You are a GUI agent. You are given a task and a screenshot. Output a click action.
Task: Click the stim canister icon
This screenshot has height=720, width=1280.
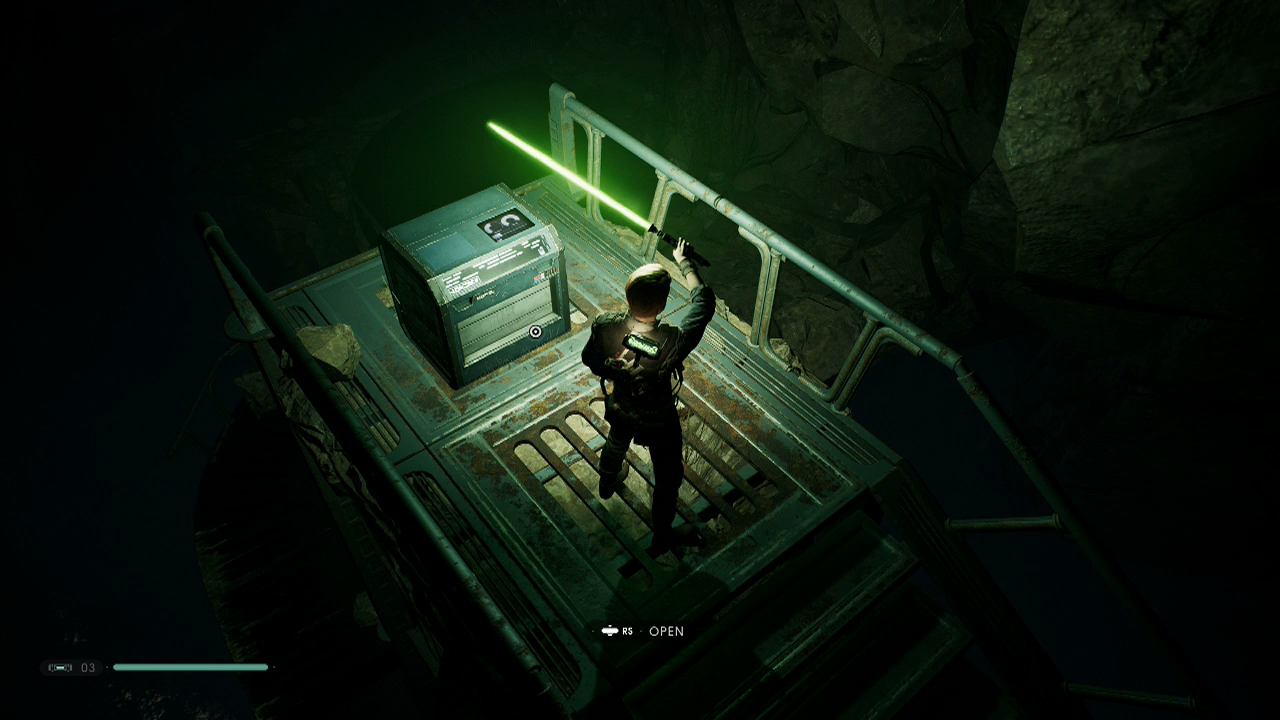pyautogui.click(x=60, y=667)
